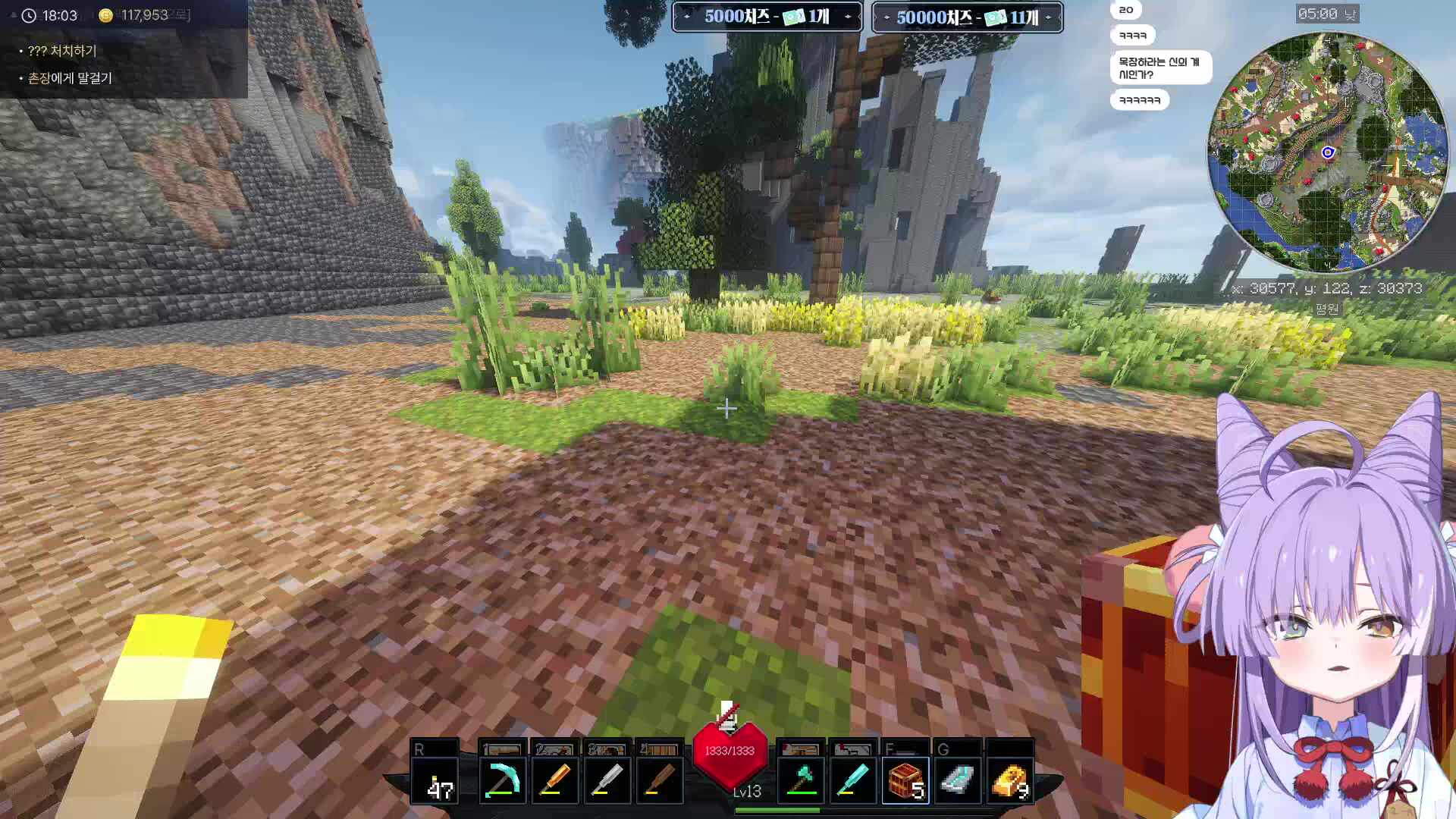Open the circular minimap
This screenshot has height=819, width=1456.
click(x=1327, y=152)
